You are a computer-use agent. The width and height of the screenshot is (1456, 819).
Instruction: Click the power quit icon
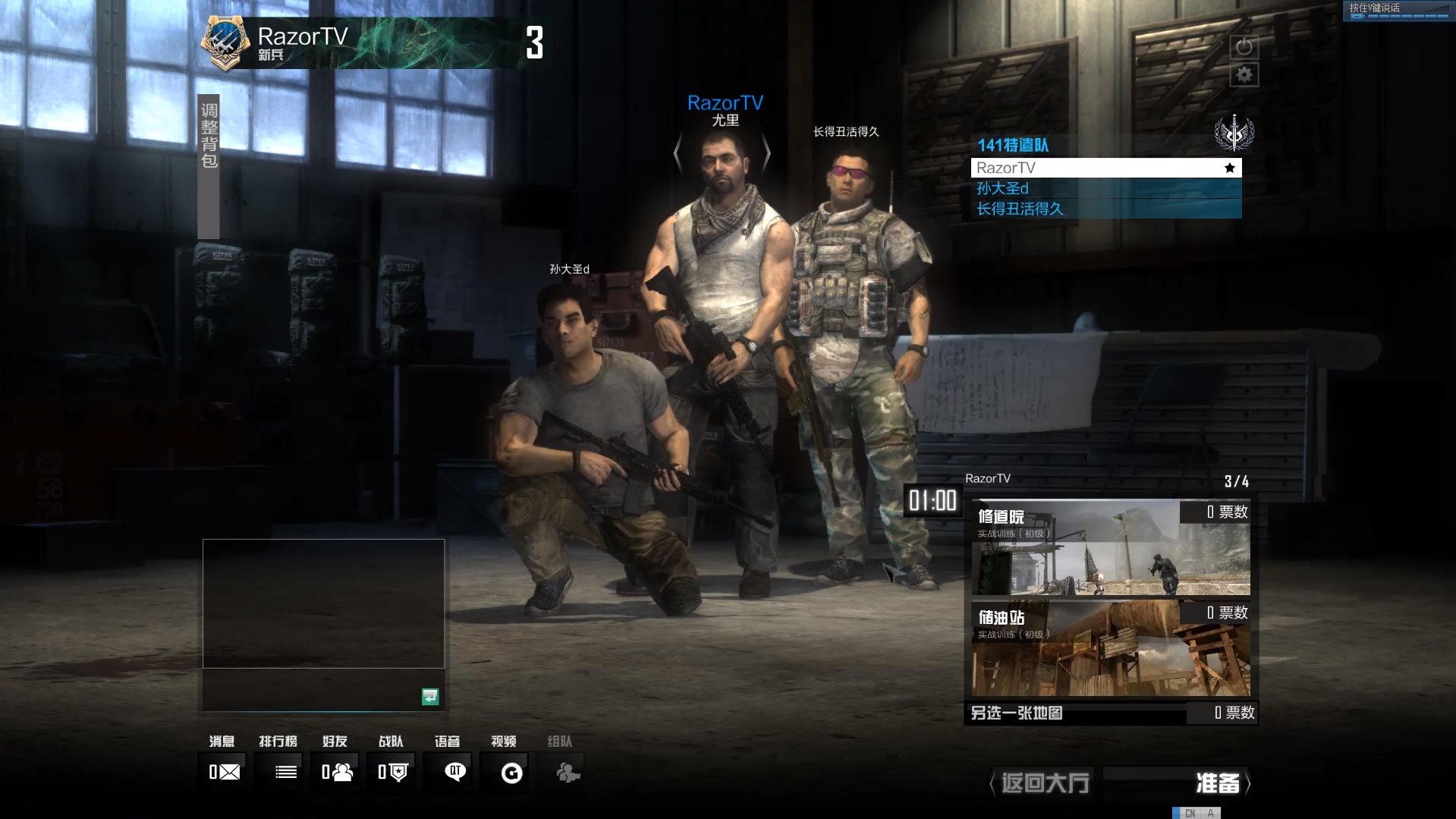[x=1244, y=47]
